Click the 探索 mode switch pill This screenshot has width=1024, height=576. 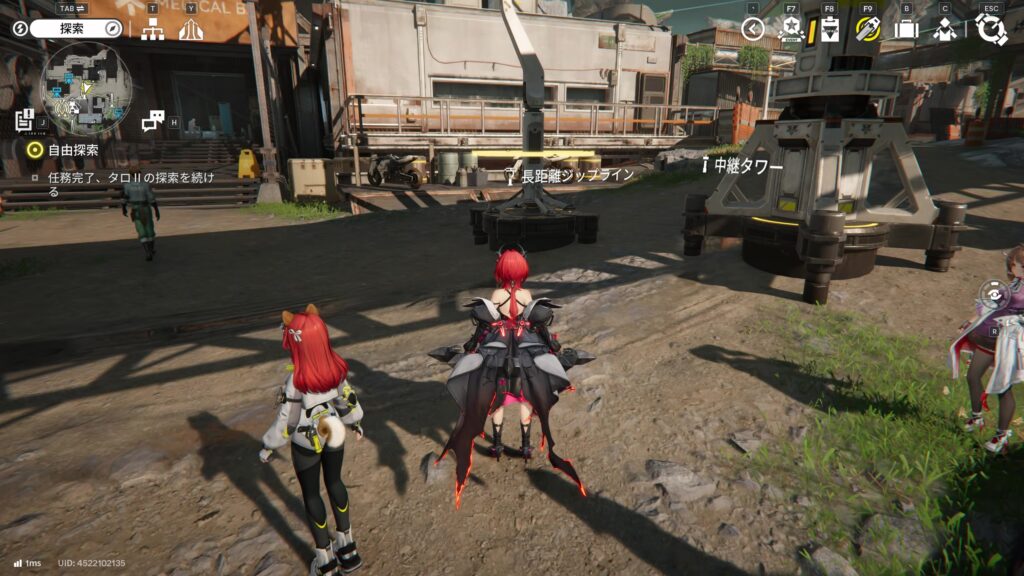[x=75, y=29]
